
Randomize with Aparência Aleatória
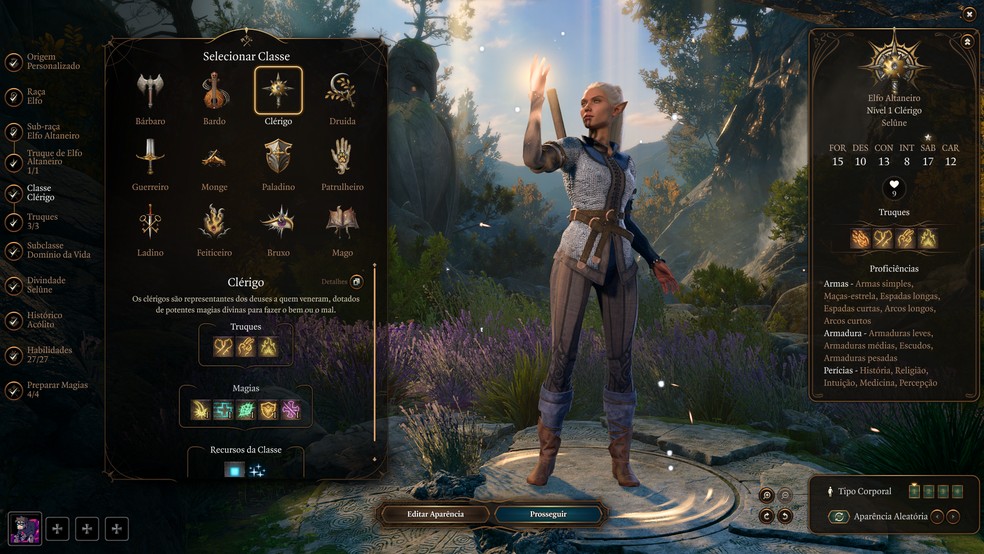[x=839, y=517]
